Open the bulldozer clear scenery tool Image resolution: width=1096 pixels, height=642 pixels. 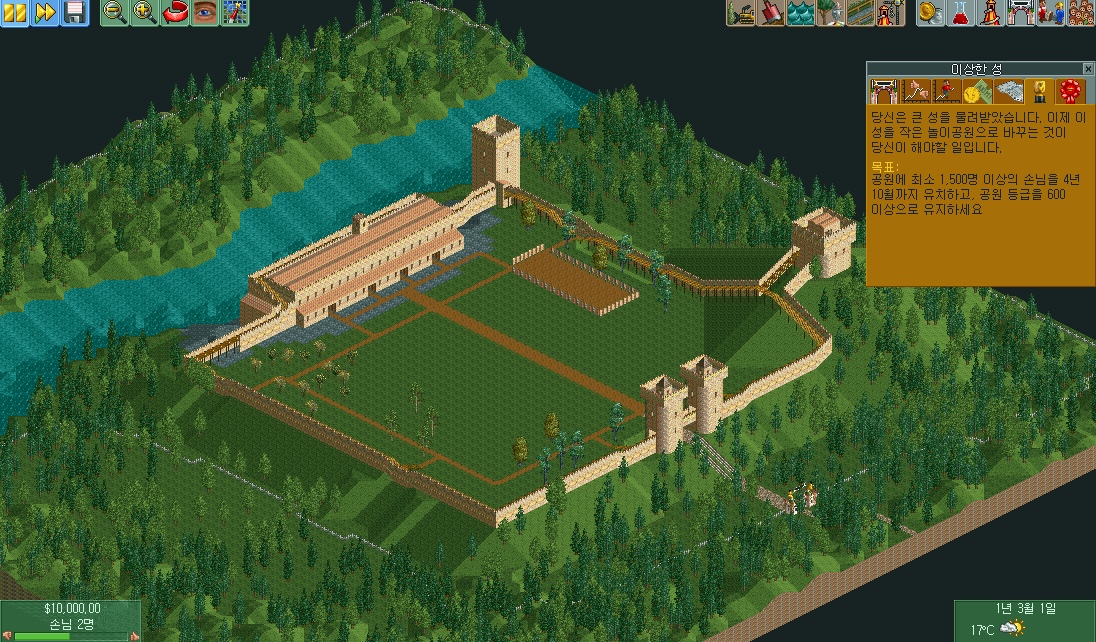coord(741,13)
